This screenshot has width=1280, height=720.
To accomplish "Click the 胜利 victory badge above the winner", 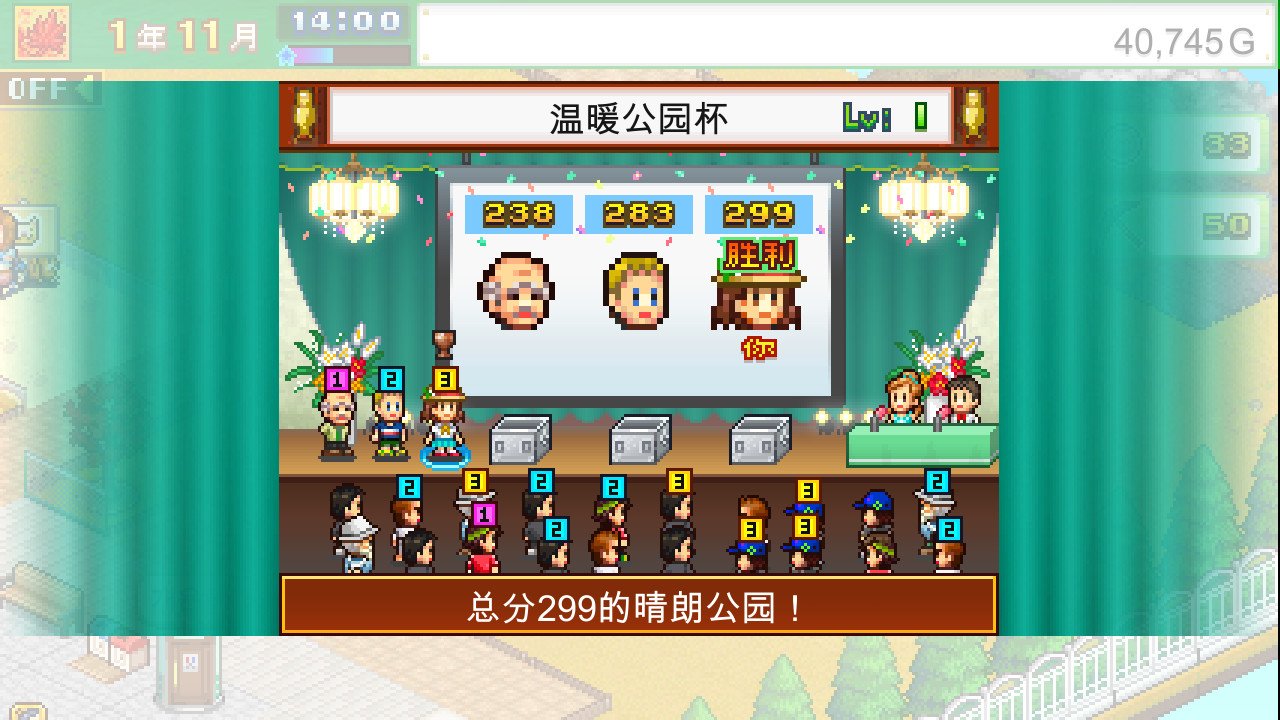I will (758, 255).
